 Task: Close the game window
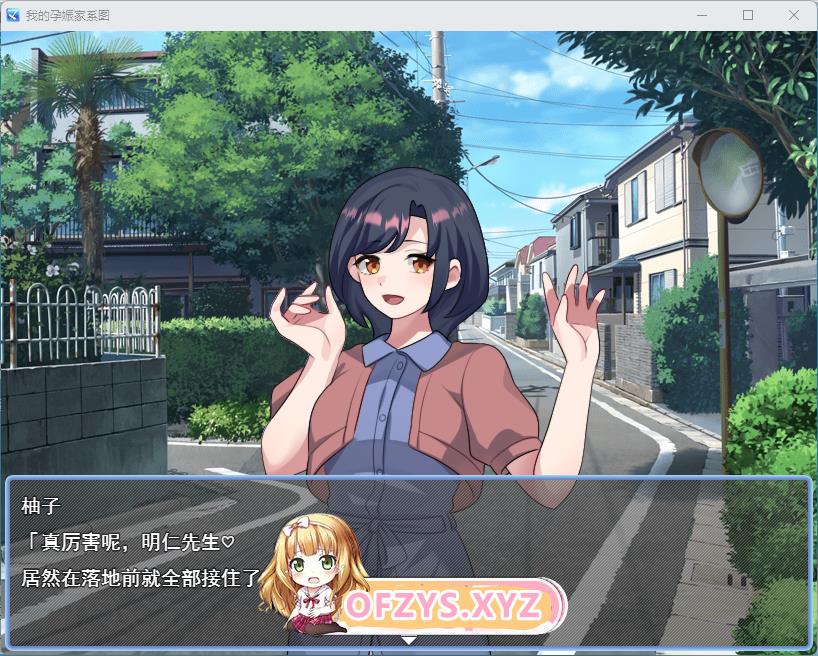pos(794,16)
